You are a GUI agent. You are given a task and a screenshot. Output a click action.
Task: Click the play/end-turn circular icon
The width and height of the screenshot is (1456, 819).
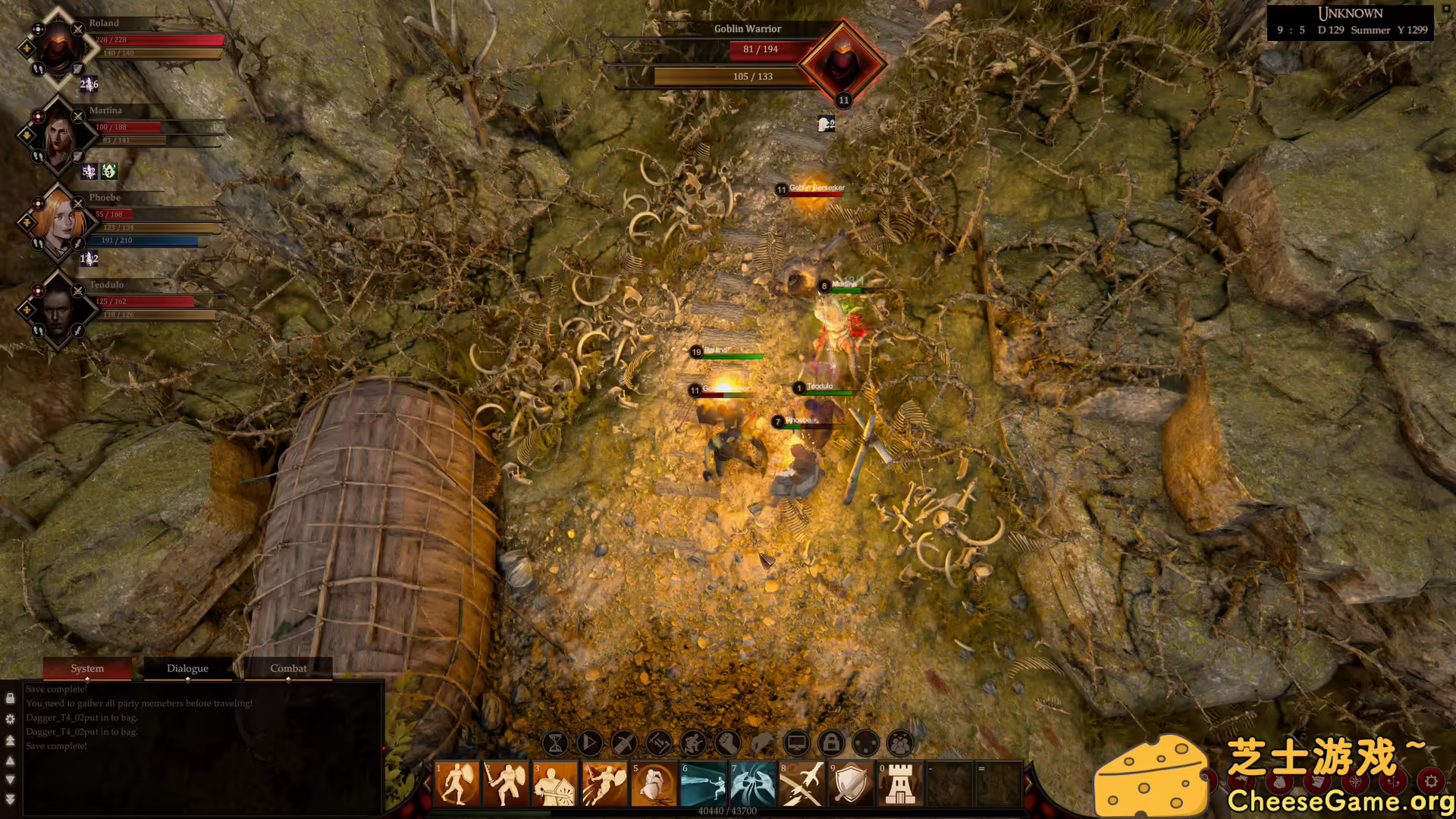(x=588, y=744)
